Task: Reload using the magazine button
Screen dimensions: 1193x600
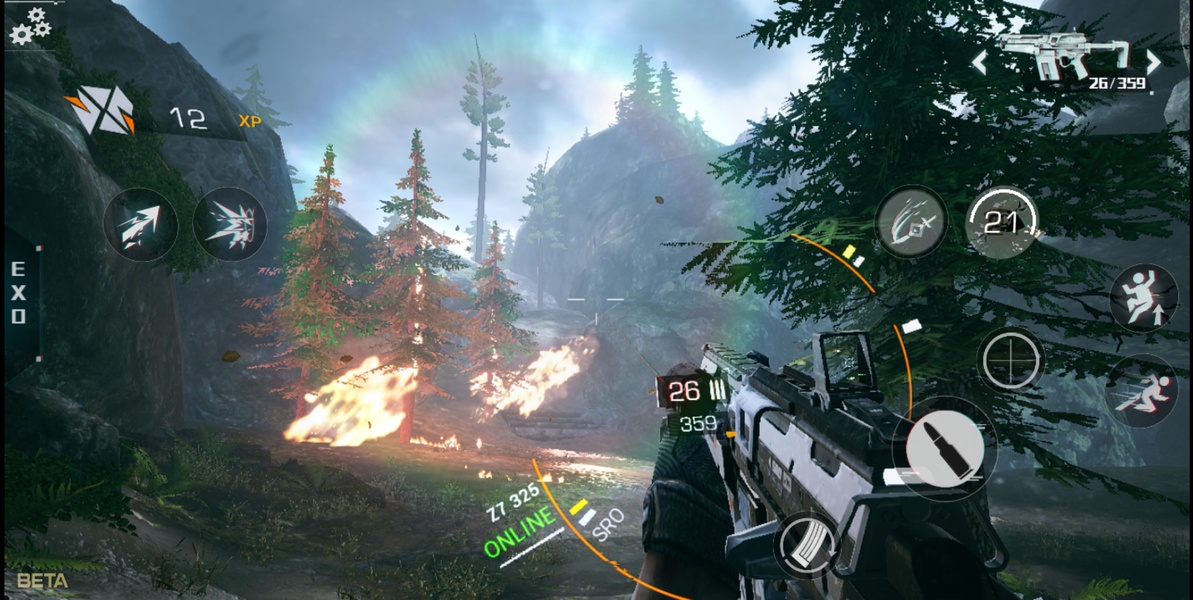Action: point(808,546)
